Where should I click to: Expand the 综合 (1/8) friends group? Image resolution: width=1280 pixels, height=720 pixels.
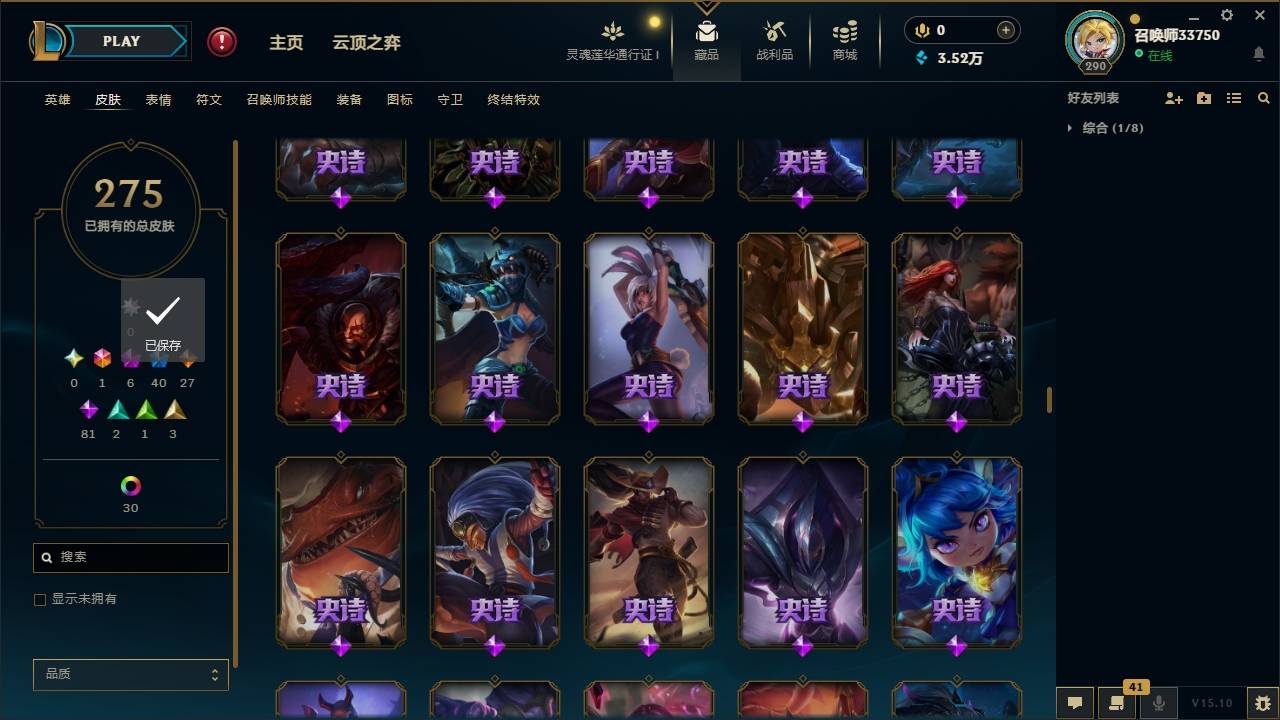(x=1070, y=128)
